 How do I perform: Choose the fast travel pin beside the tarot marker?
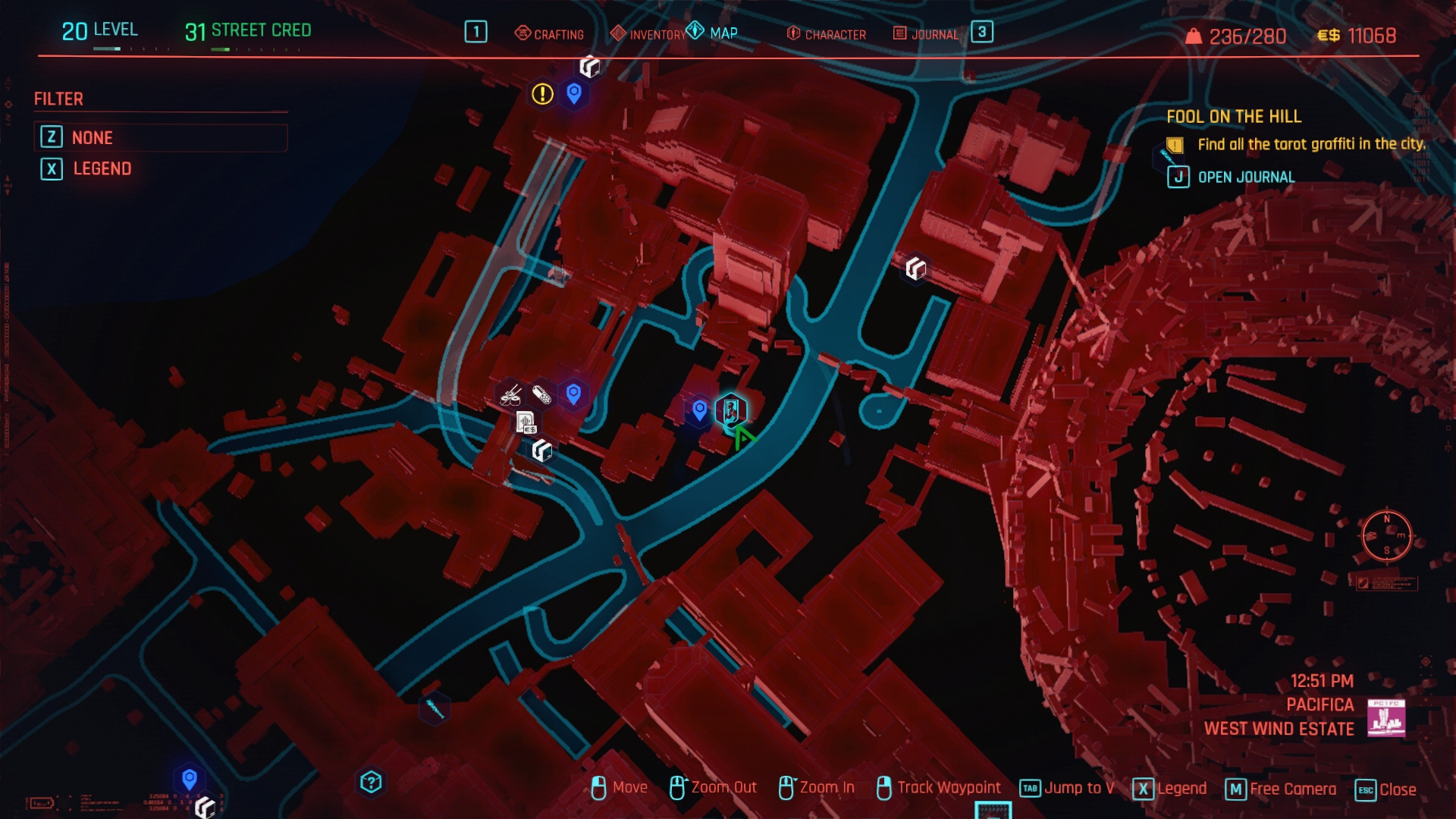[x=699, y=410]
